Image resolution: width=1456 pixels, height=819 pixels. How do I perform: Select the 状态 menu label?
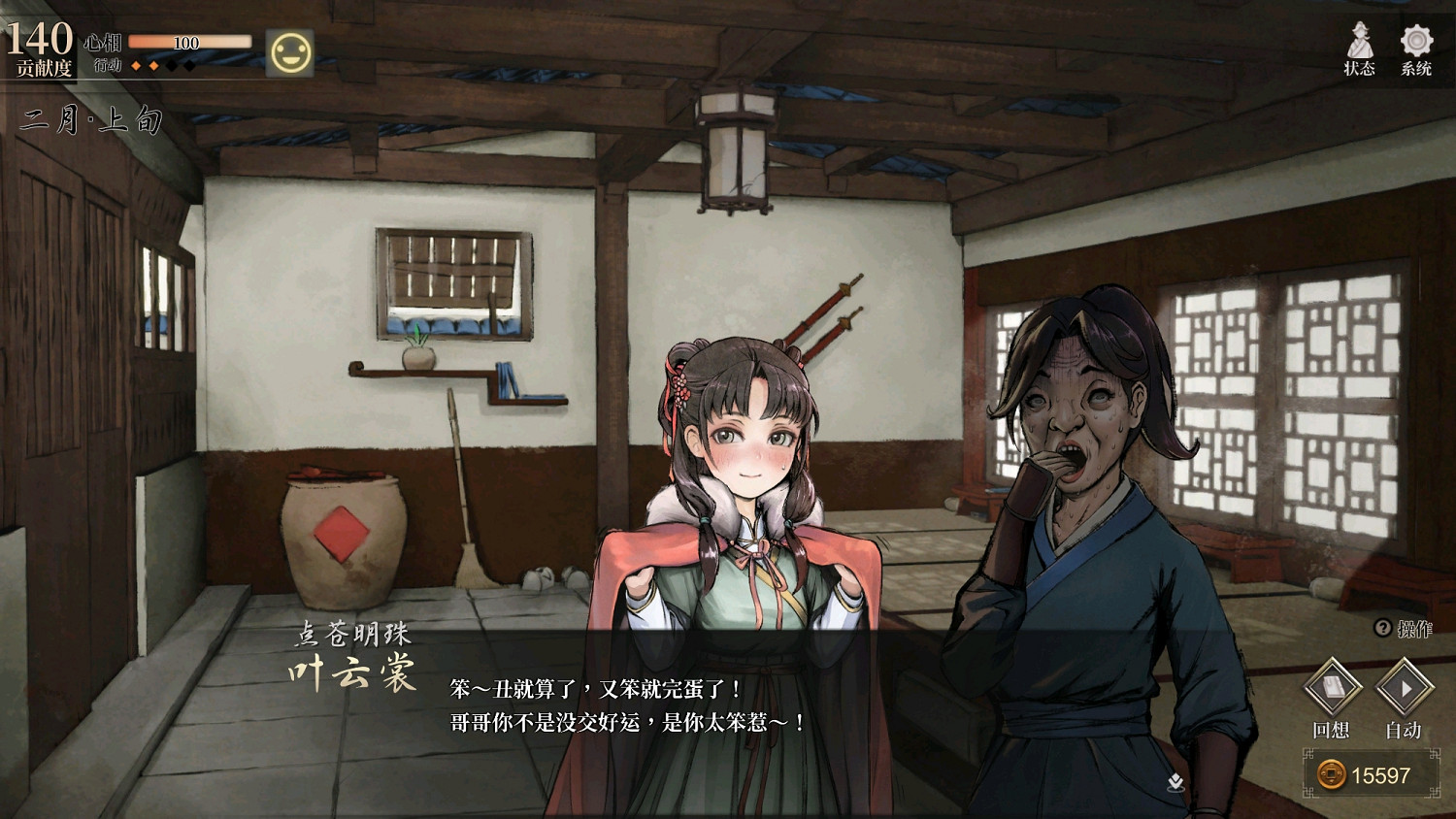pos(1360,69)
